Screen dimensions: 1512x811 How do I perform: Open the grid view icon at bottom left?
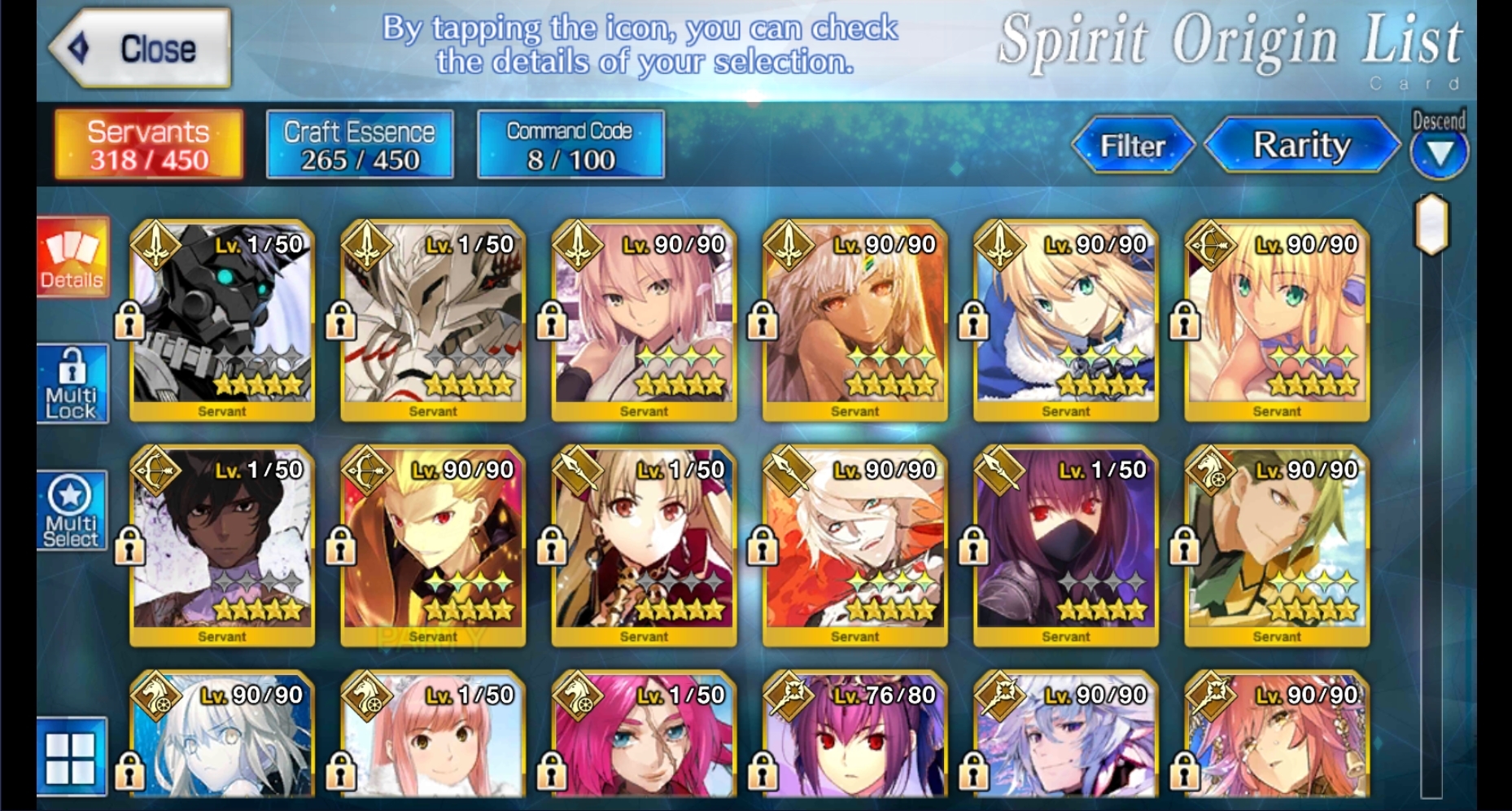pos(72,757)
